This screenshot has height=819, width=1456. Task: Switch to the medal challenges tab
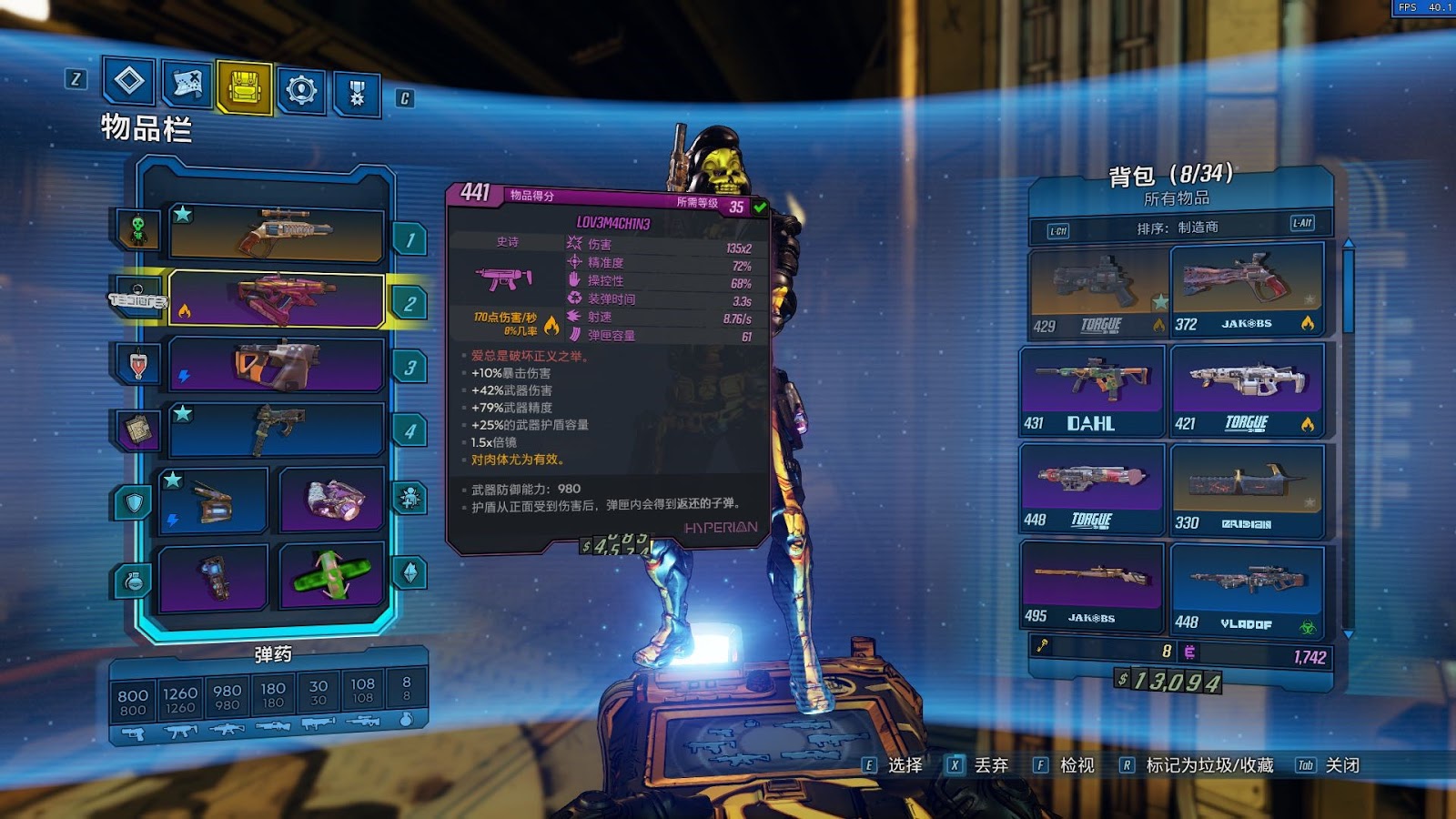point(357,93)
